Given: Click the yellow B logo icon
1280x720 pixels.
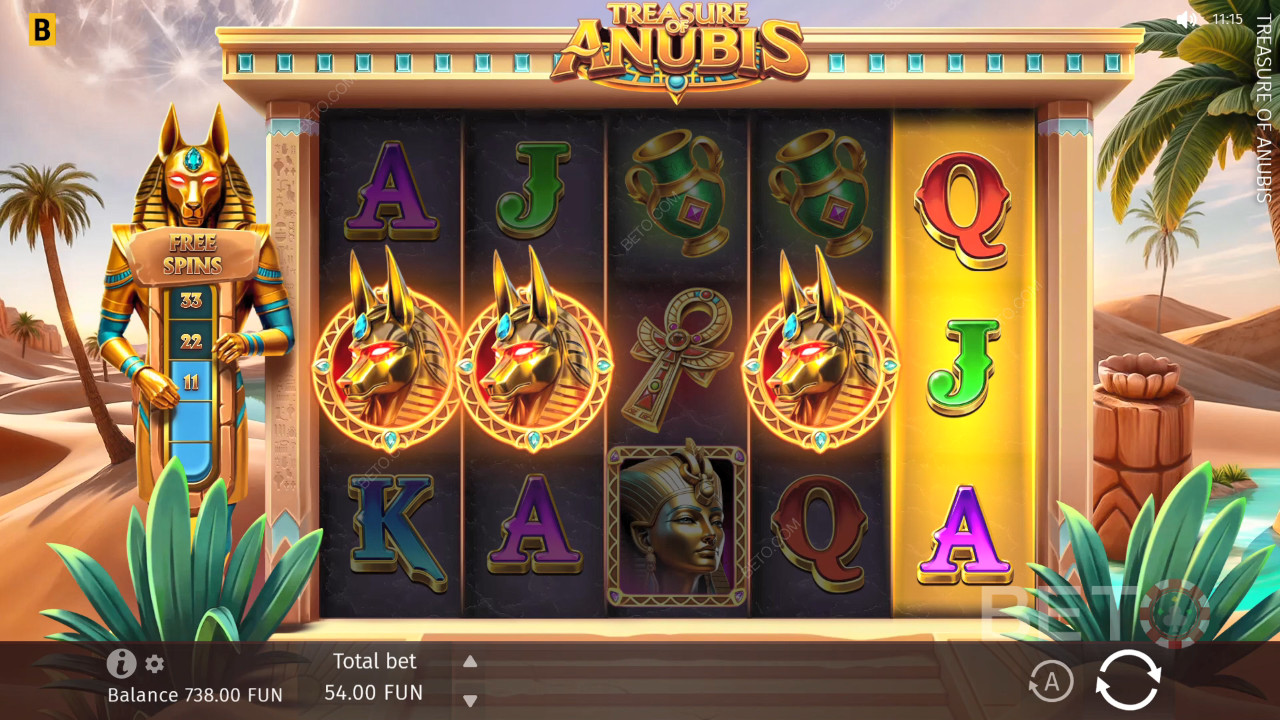Looking at the screenshot, I should pyautogui.click(x=41, y=30).
